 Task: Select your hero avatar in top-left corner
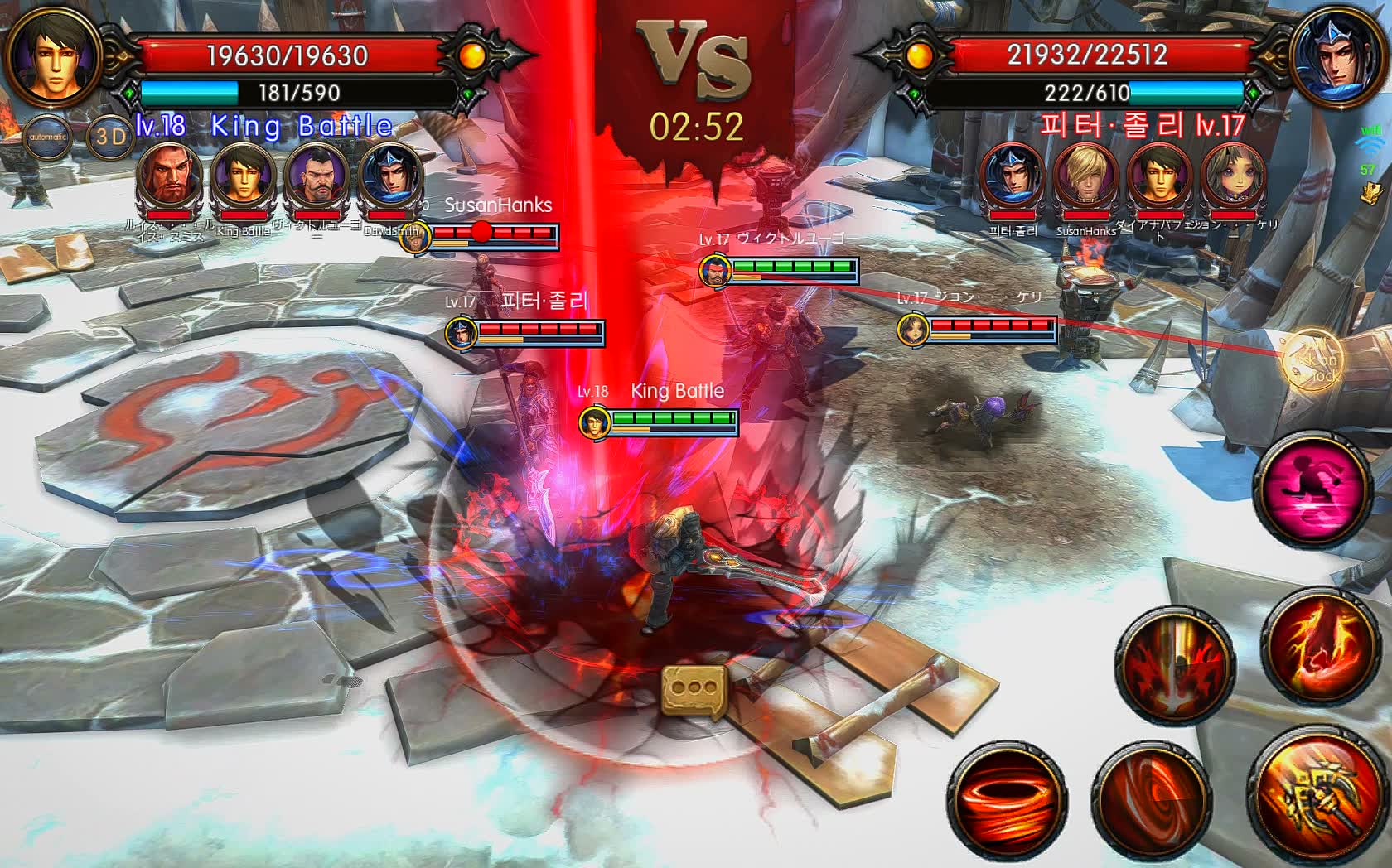(55, 55)
